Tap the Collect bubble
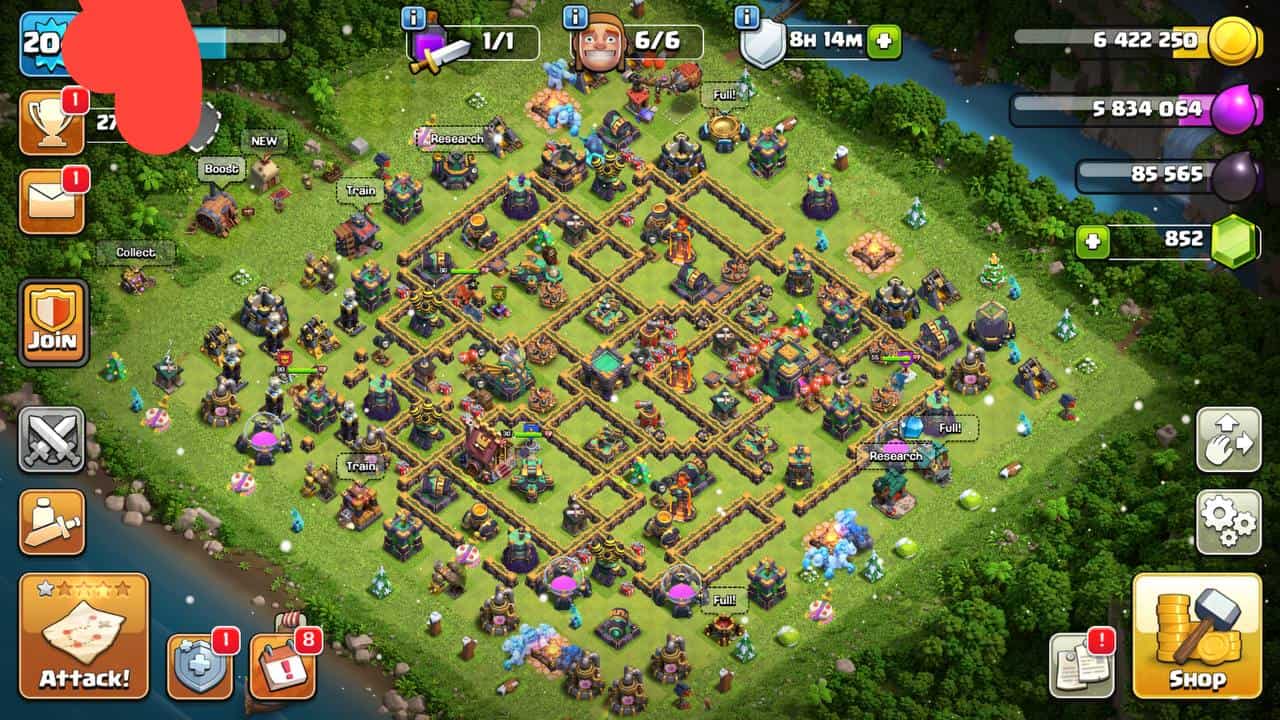1280x720 pixels. [x=135, y=253]
